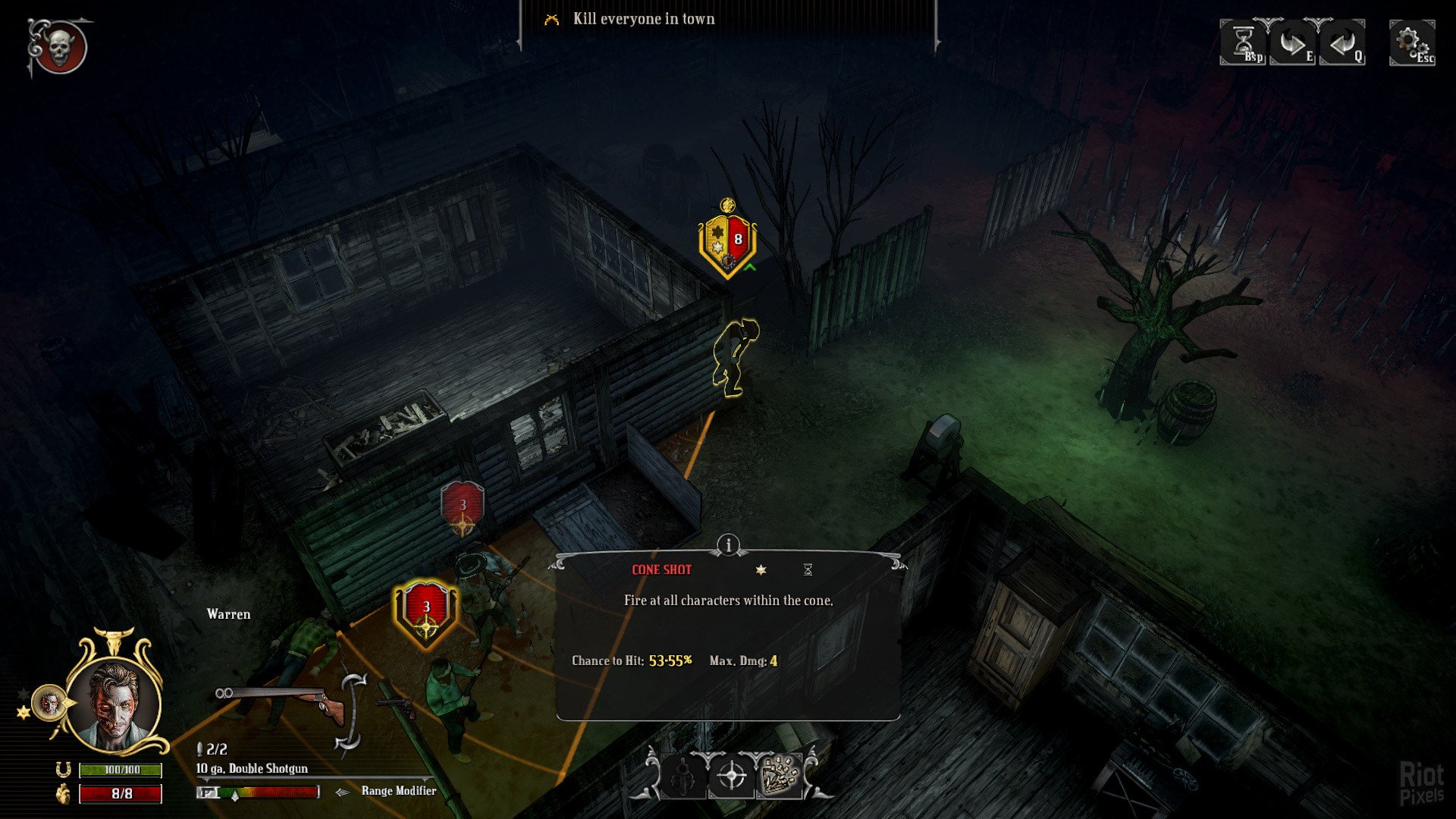Screen dimensions: 1456x819
Task: Switch to the next character arrow
Action: click(1292, 42)
